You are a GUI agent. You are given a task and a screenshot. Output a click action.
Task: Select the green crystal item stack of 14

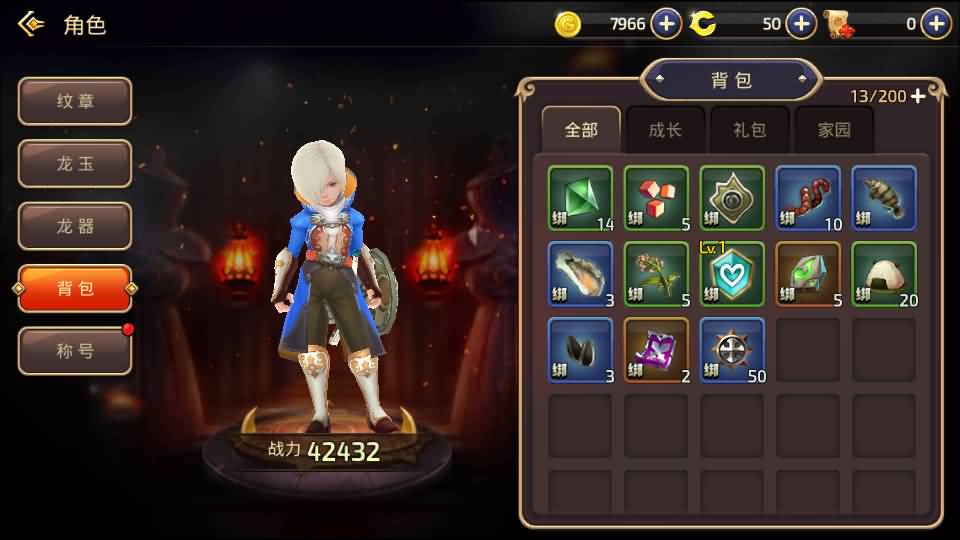[x=580, y=198]
